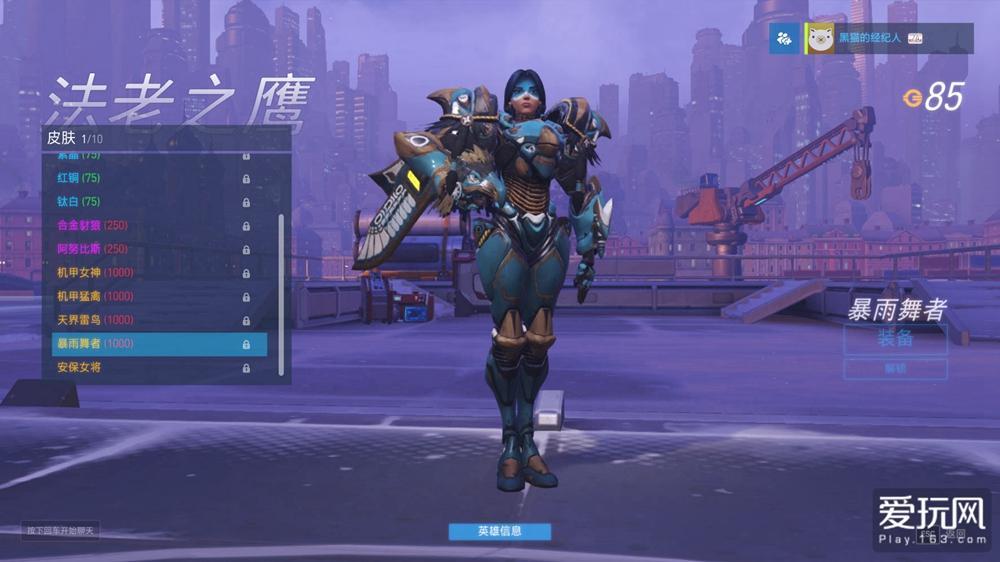This screenshot has width=1000, height=562.
Task: Click the chat prompt box at bottom-left
Action: pyautogui.click(x=60, y=531)
